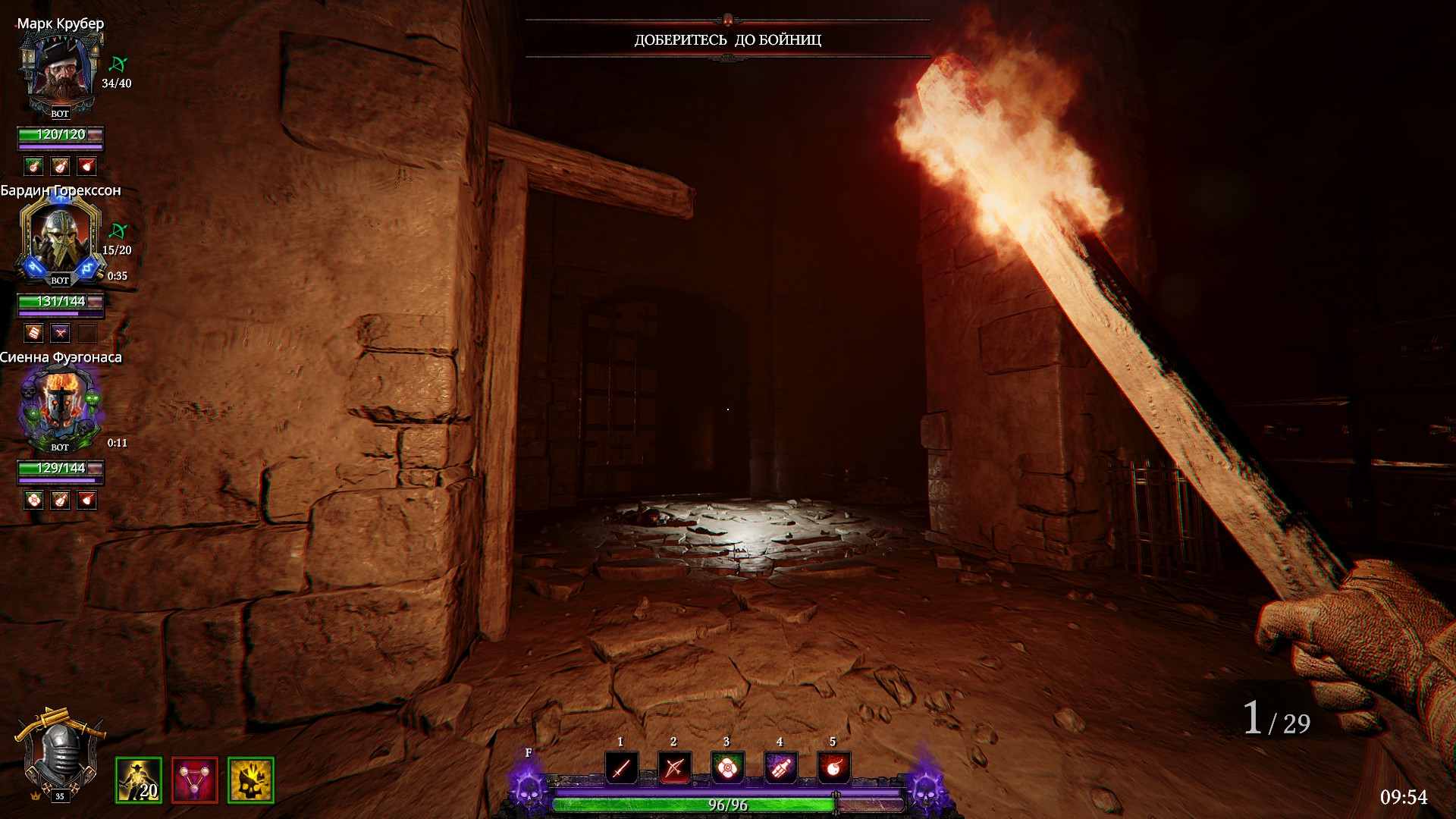
Task: Click the red three-orb triangle buff icon
Action: click(195, 780)
